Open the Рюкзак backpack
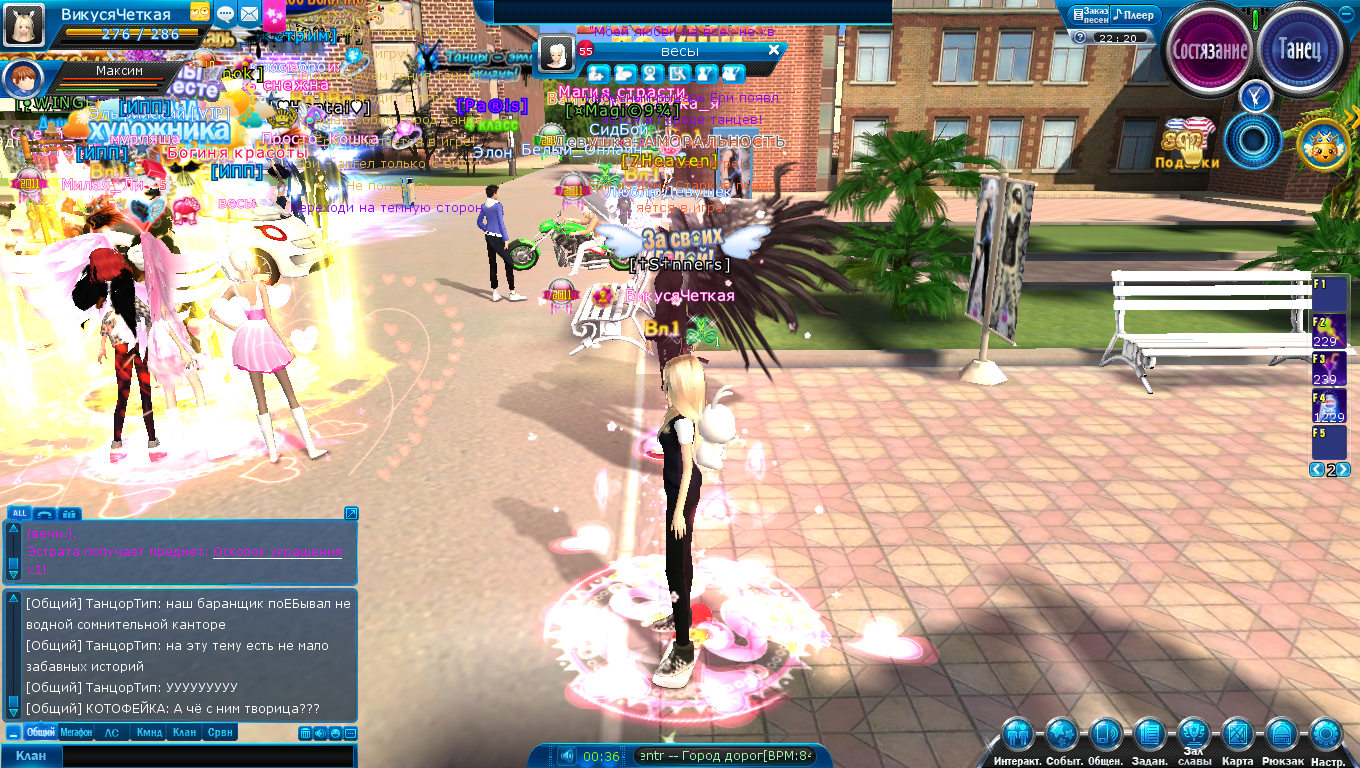The height and width of the screenshot is (768, 1360). (1282, 737)
